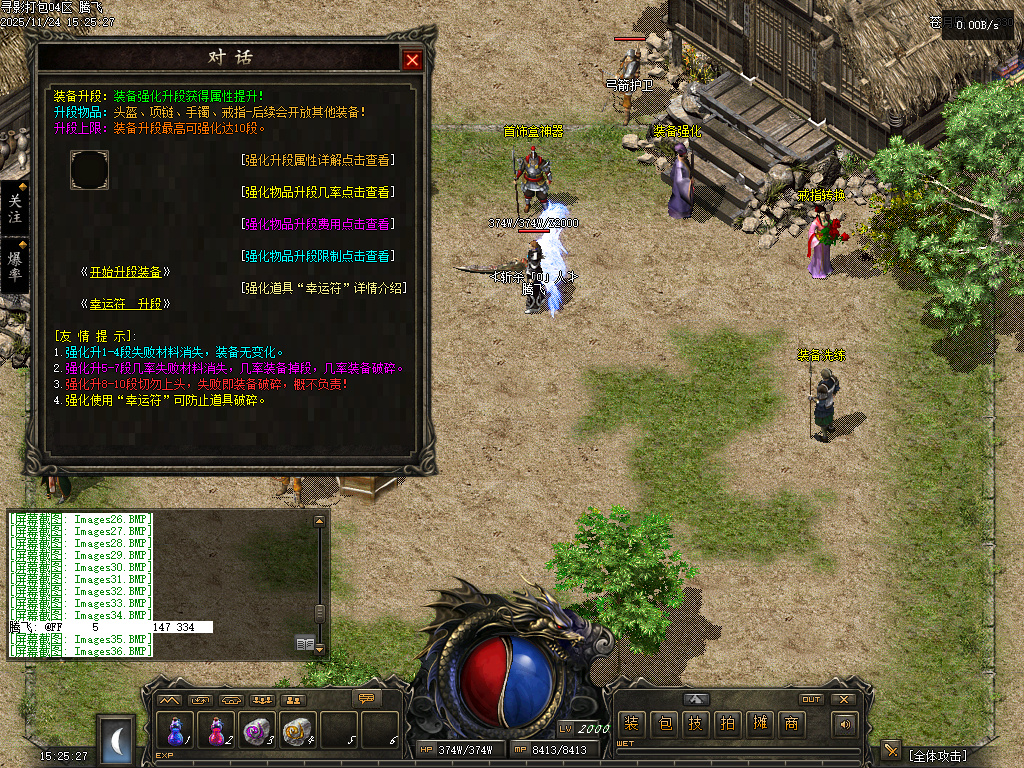The height and width of the screenshot is (768, 1024).
Task: Switch the 全体攻击 attack mode
Action: [938, 755]
